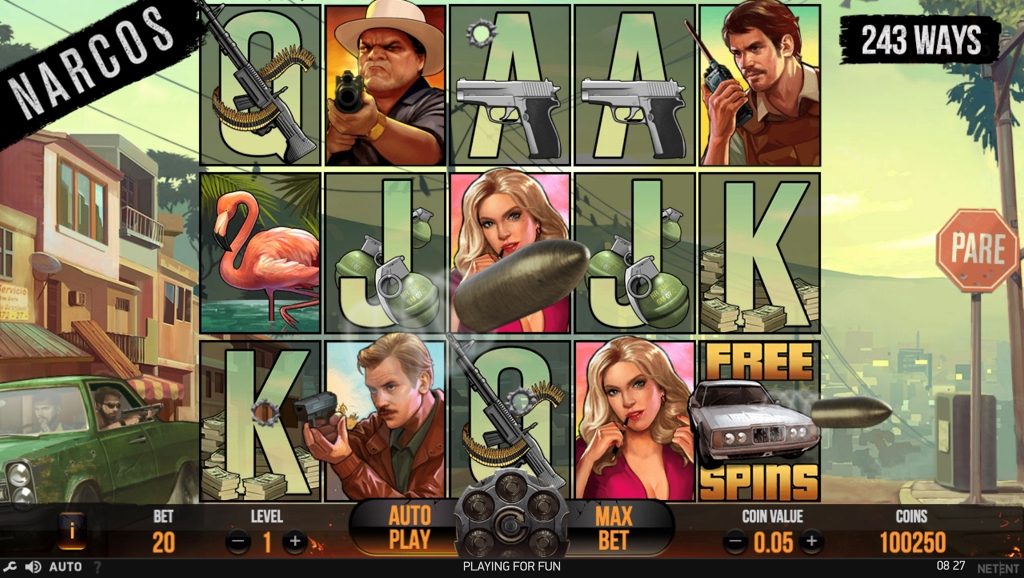Open the wrench settings icon
The image size is (1024, 578).
[11, 567]
